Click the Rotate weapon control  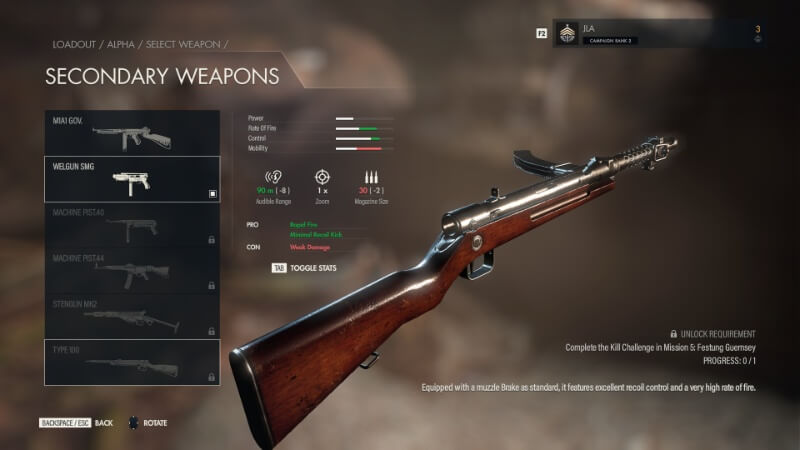pos(147,423)
